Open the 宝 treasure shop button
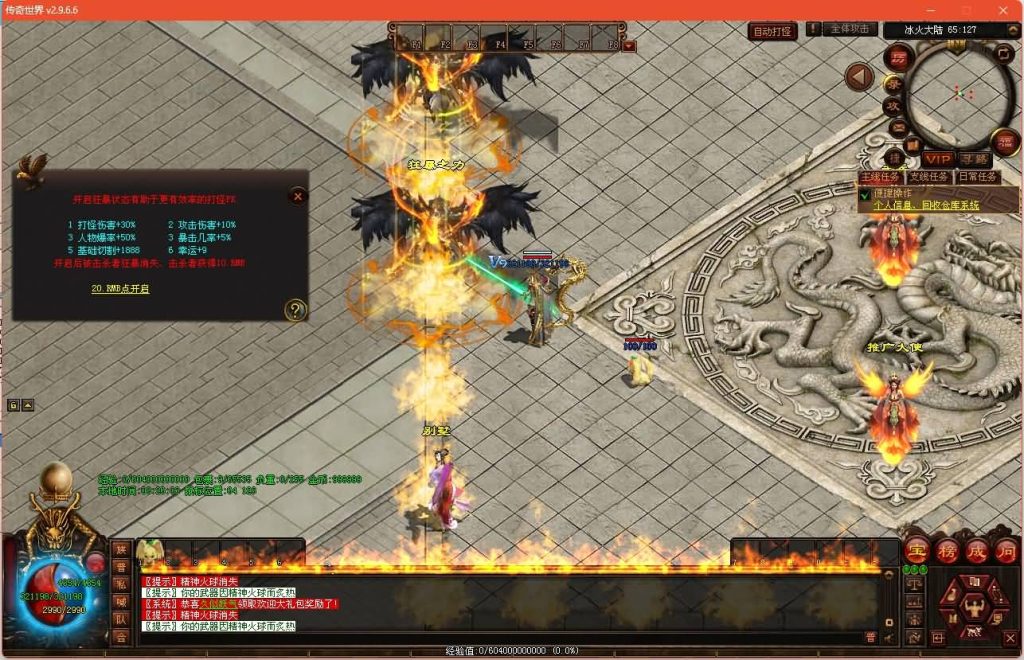This screenshot has height=660, width=1024. pyautogui.click(x=915, y=550)
